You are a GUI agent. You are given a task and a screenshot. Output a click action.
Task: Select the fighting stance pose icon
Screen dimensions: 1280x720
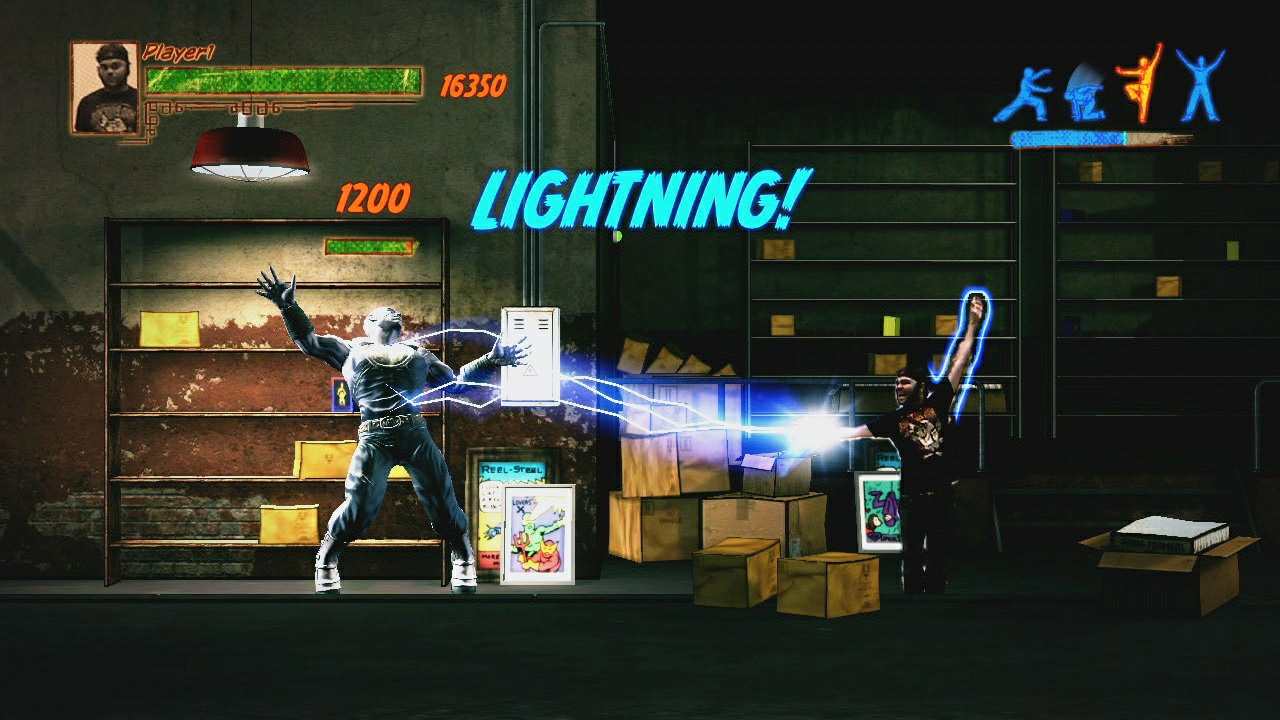click(1028, 95)
